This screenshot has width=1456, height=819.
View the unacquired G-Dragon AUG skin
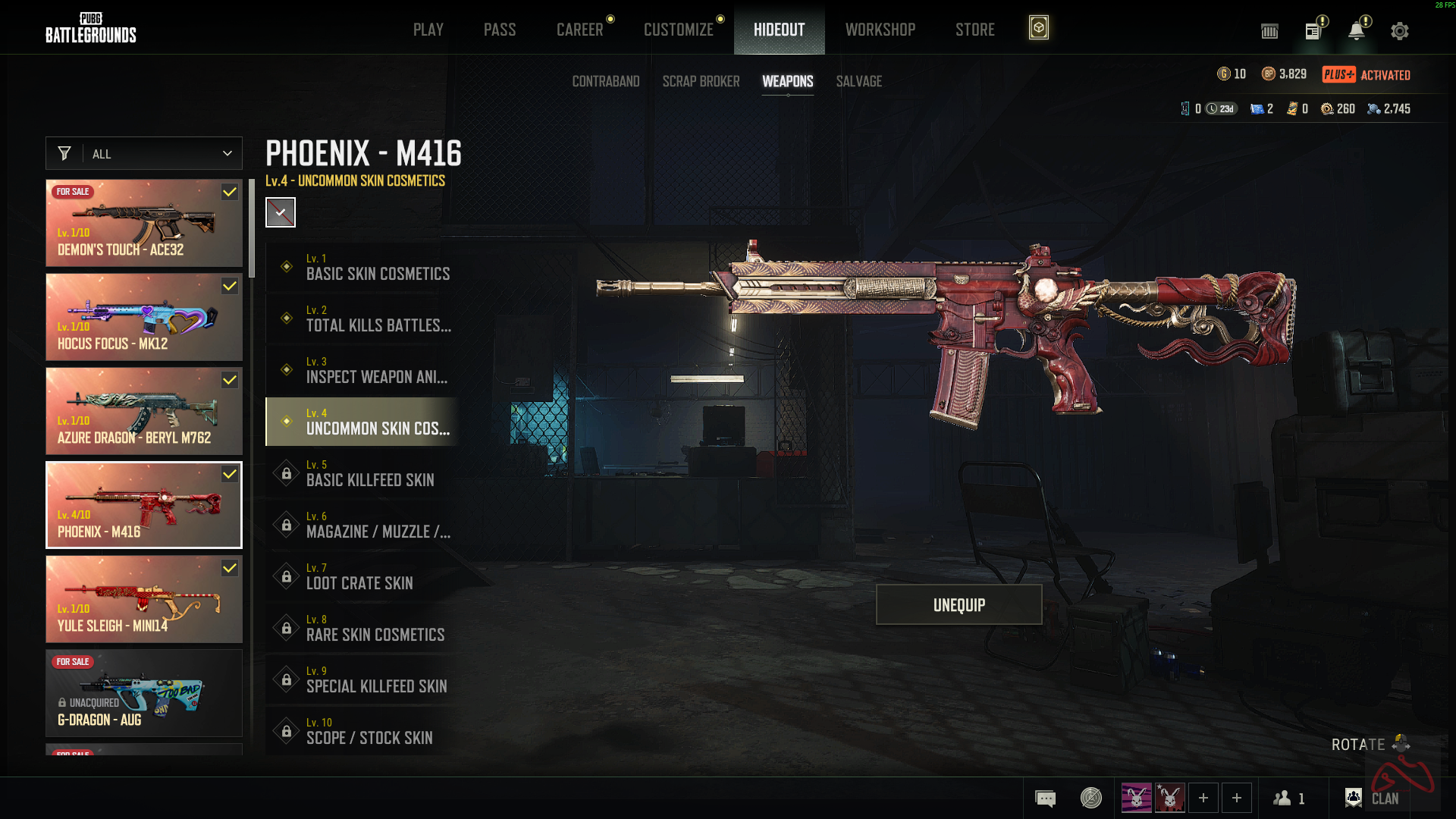click(144, 693)
